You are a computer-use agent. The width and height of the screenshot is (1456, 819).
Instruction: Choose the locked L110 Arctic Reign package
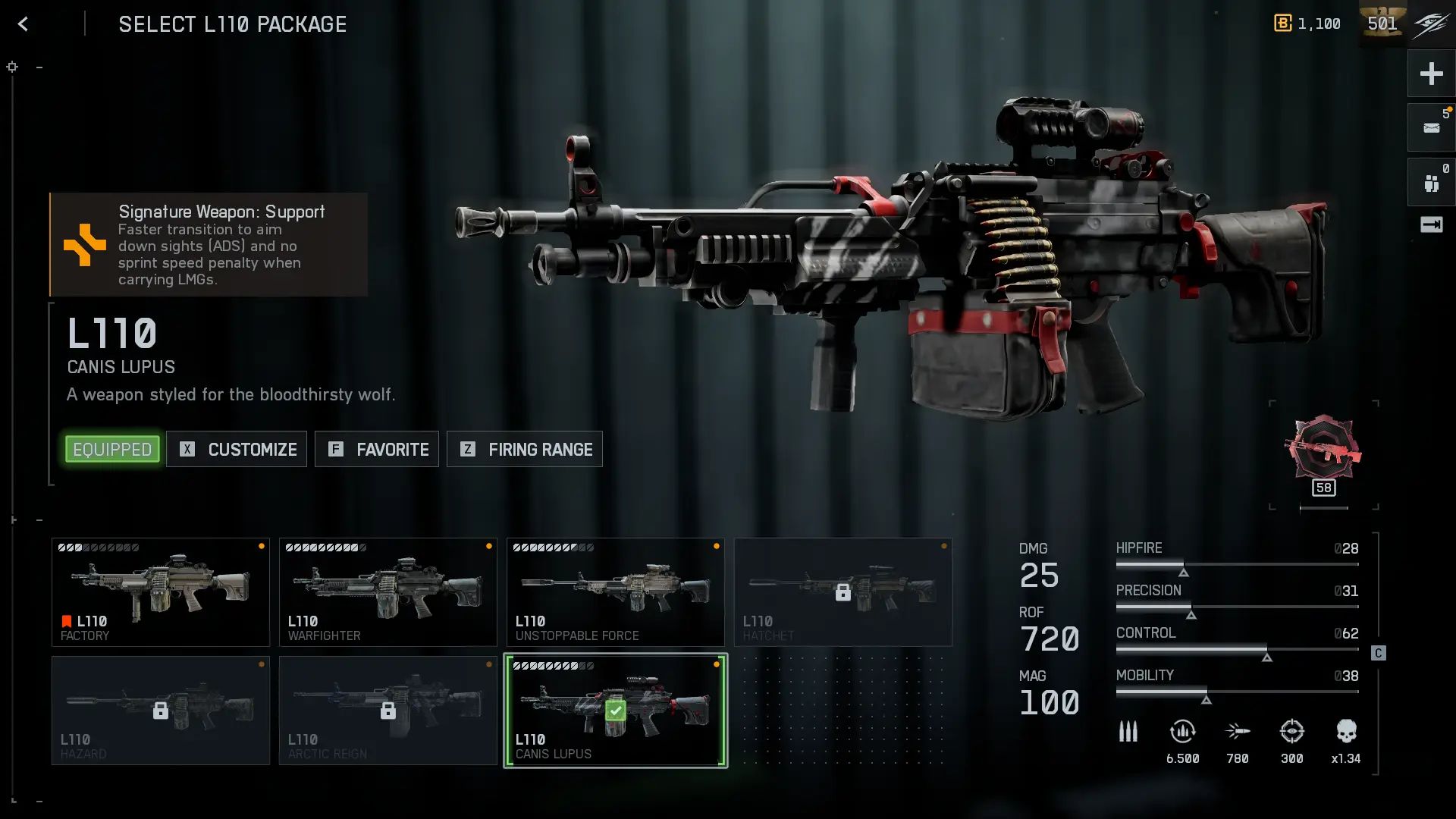tap(388, 711)
